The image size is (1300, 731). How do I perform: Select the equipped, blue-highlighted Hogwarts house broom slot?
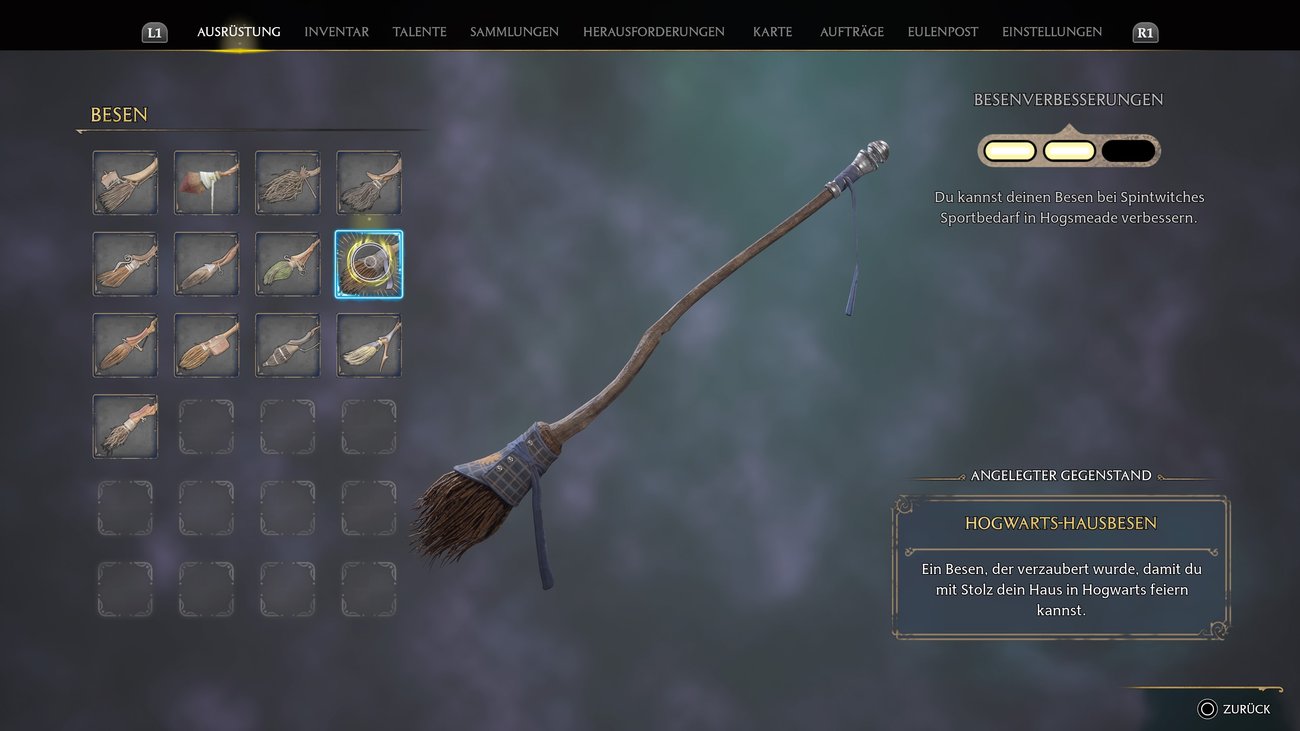pos(369,264)
